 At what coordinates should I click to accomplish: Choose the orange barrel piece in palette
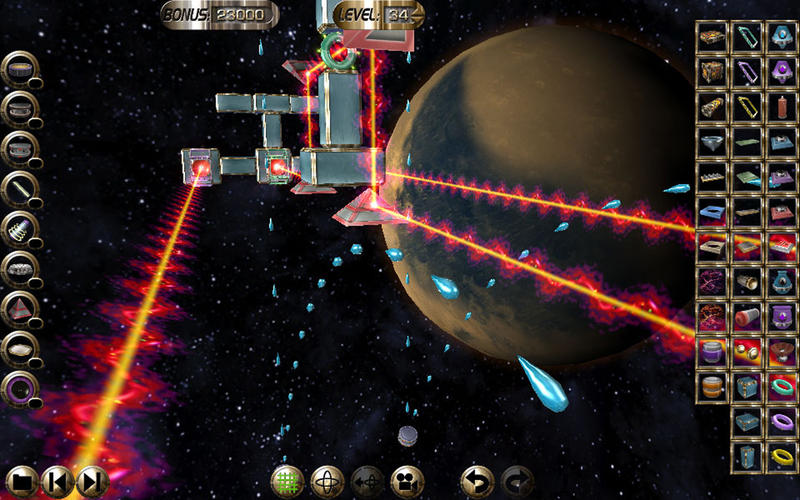click(x=711, y=386)
